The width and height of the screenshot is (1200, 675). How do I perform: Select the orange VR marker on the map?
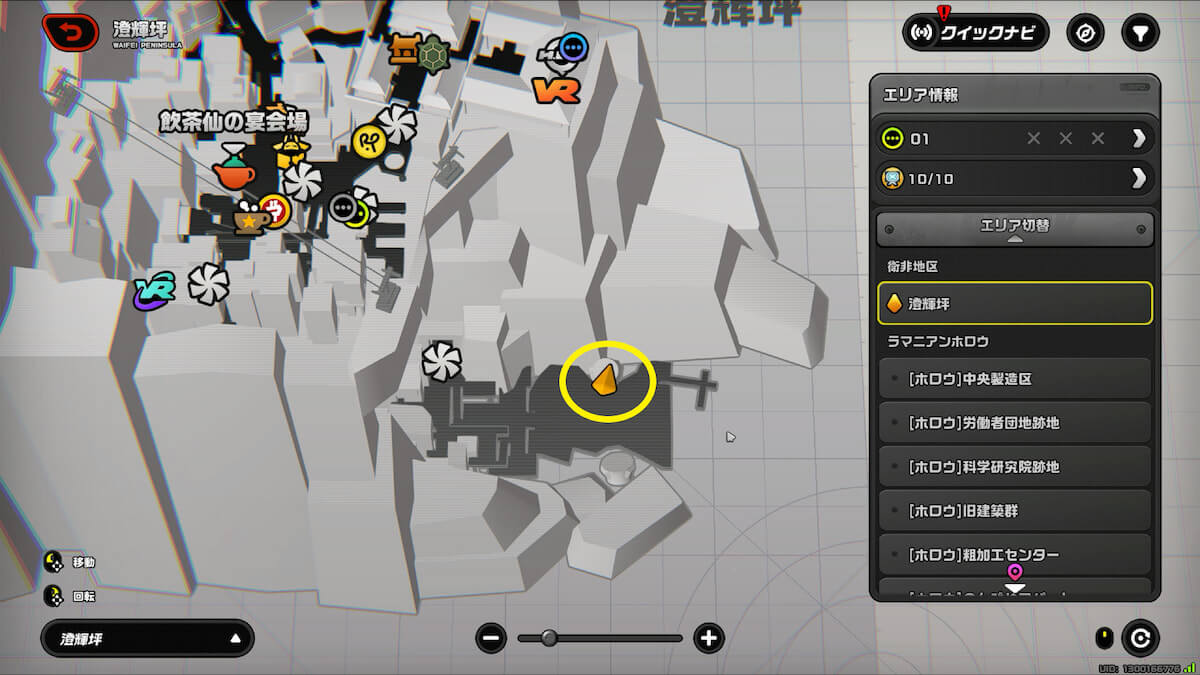[556, 91]
